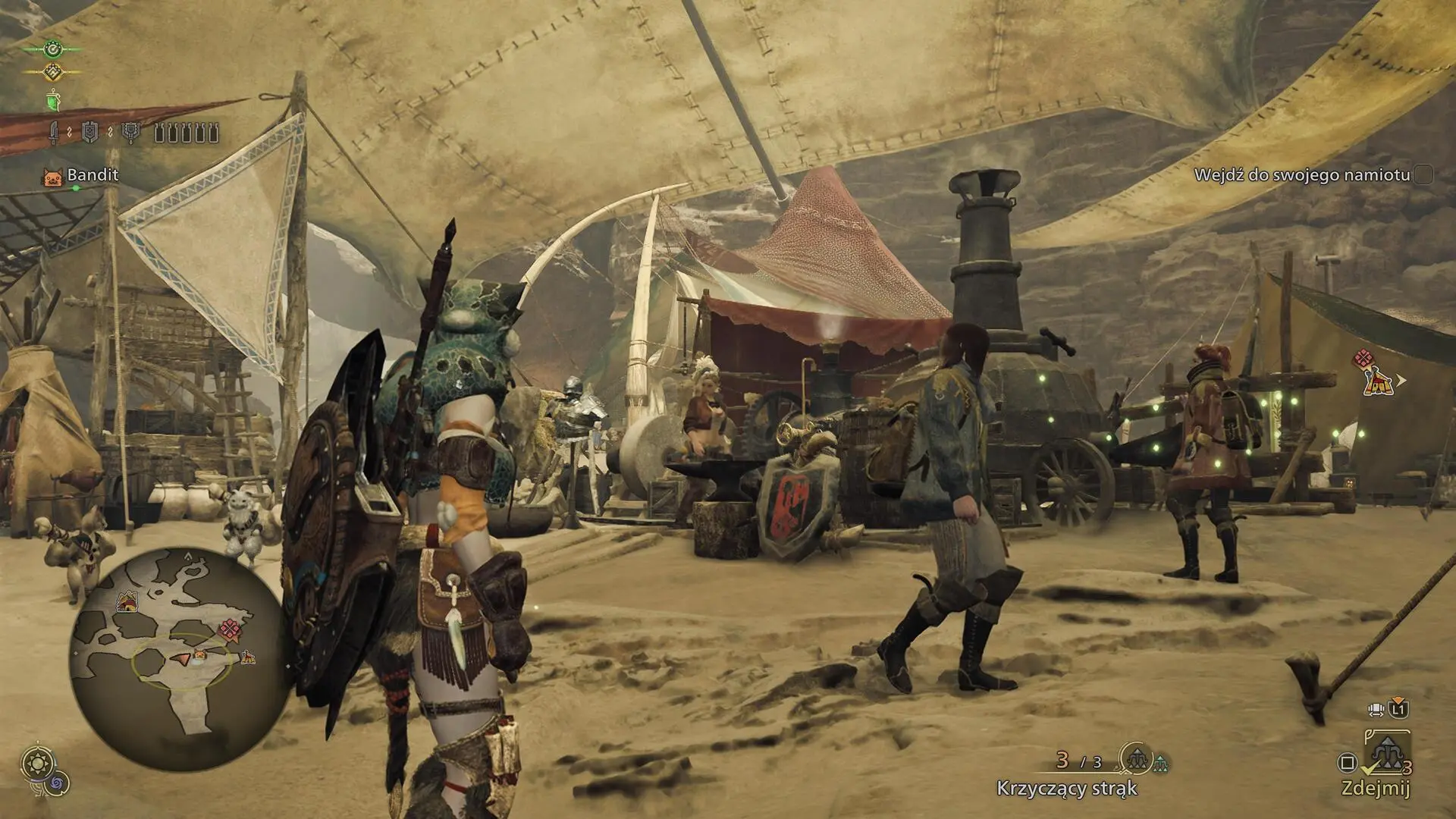
Task: Click the Zdejmij slinger ammo slot
Action: tap(1386, 755)
